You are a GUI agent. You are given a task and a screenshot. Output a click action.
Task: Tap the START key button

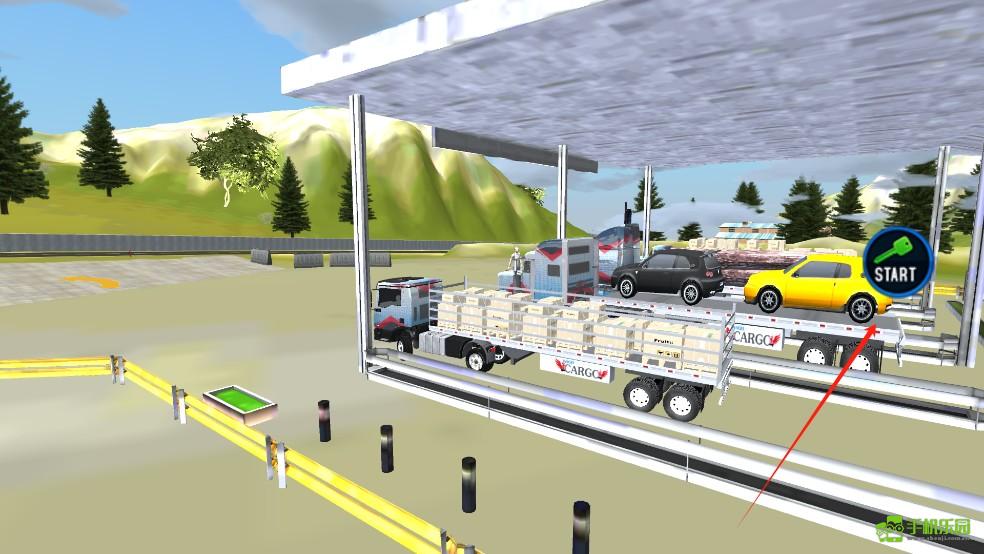coord(897,261)
